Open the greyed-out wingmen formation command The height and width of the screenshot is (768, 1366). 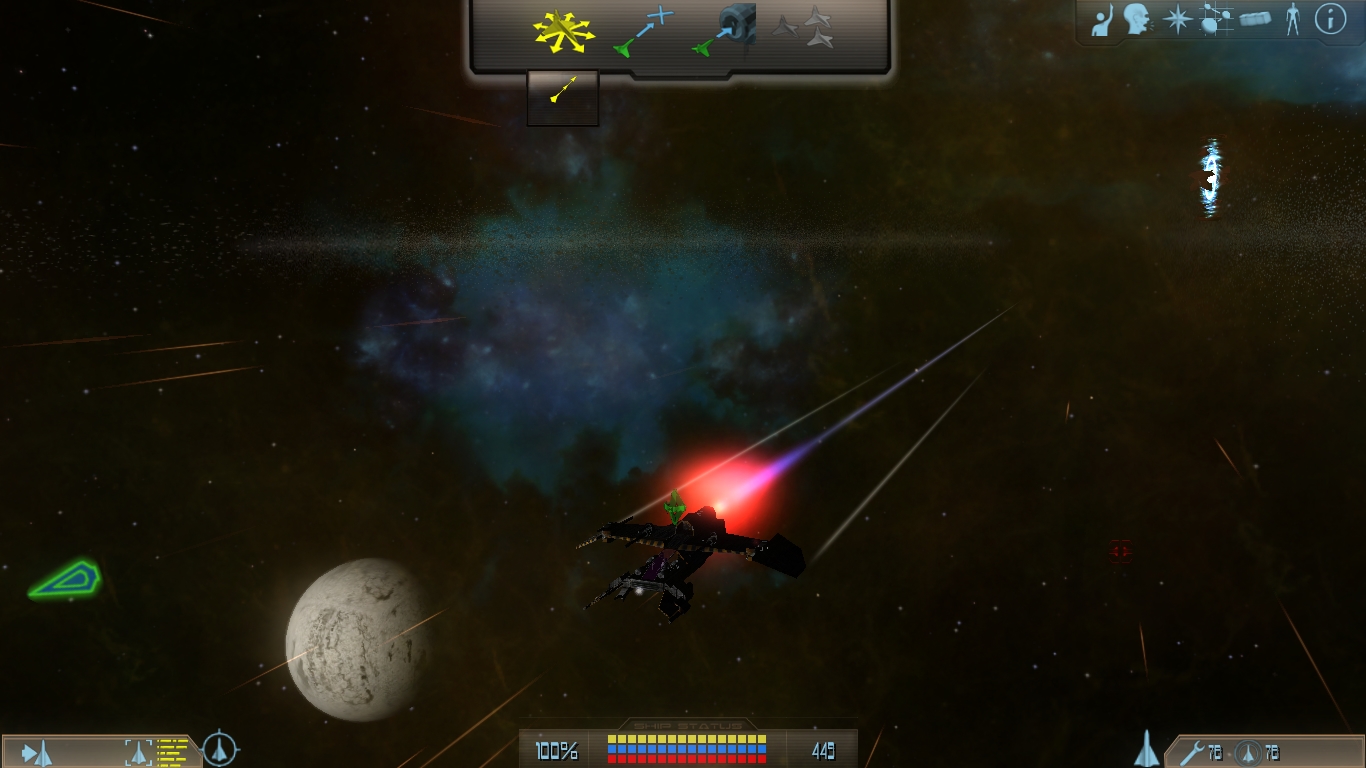[x=806, y=29]
